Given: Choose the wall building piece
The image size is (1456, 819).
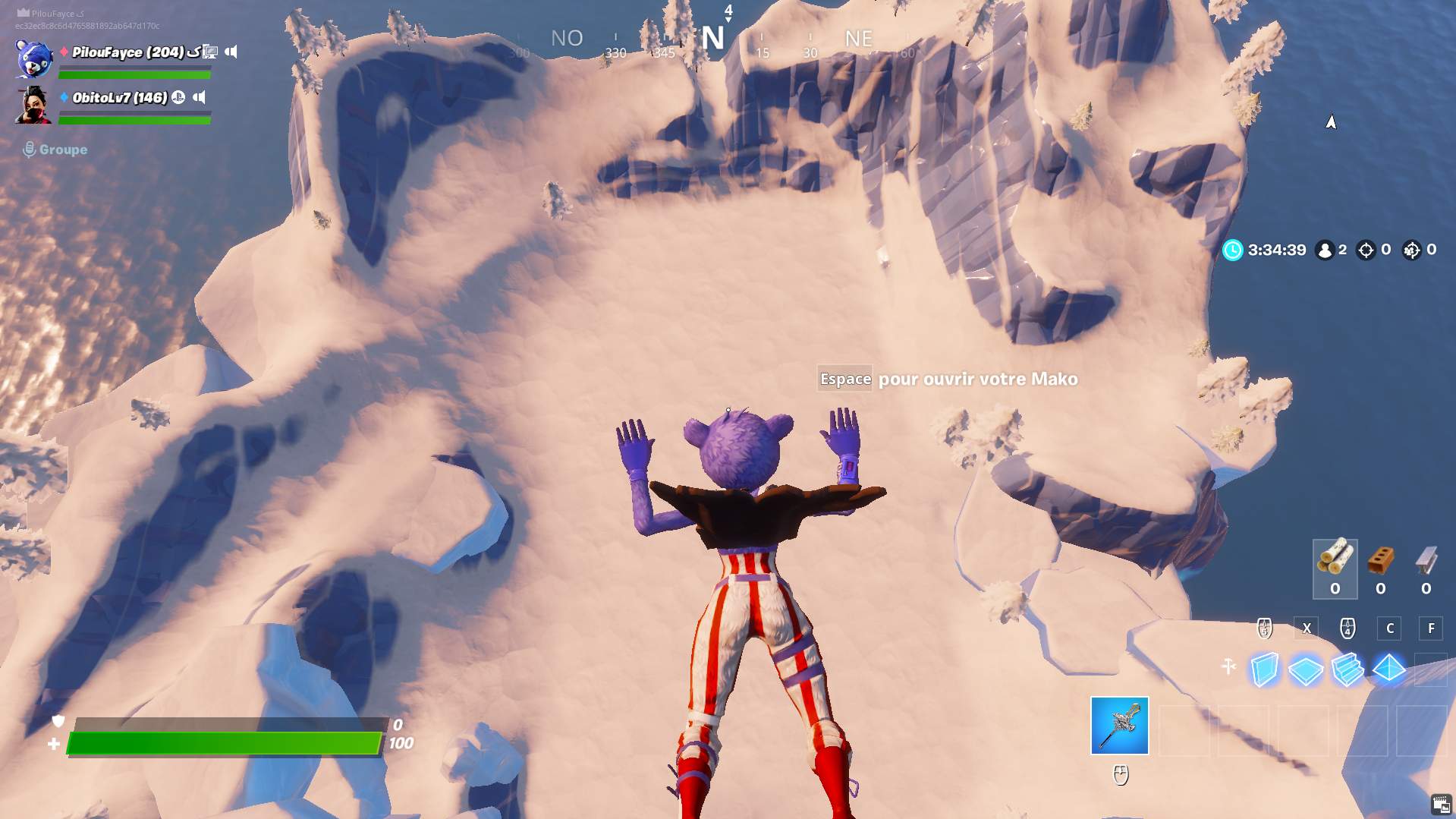Looking at the screenshot, I should (x=1265, y=669).
